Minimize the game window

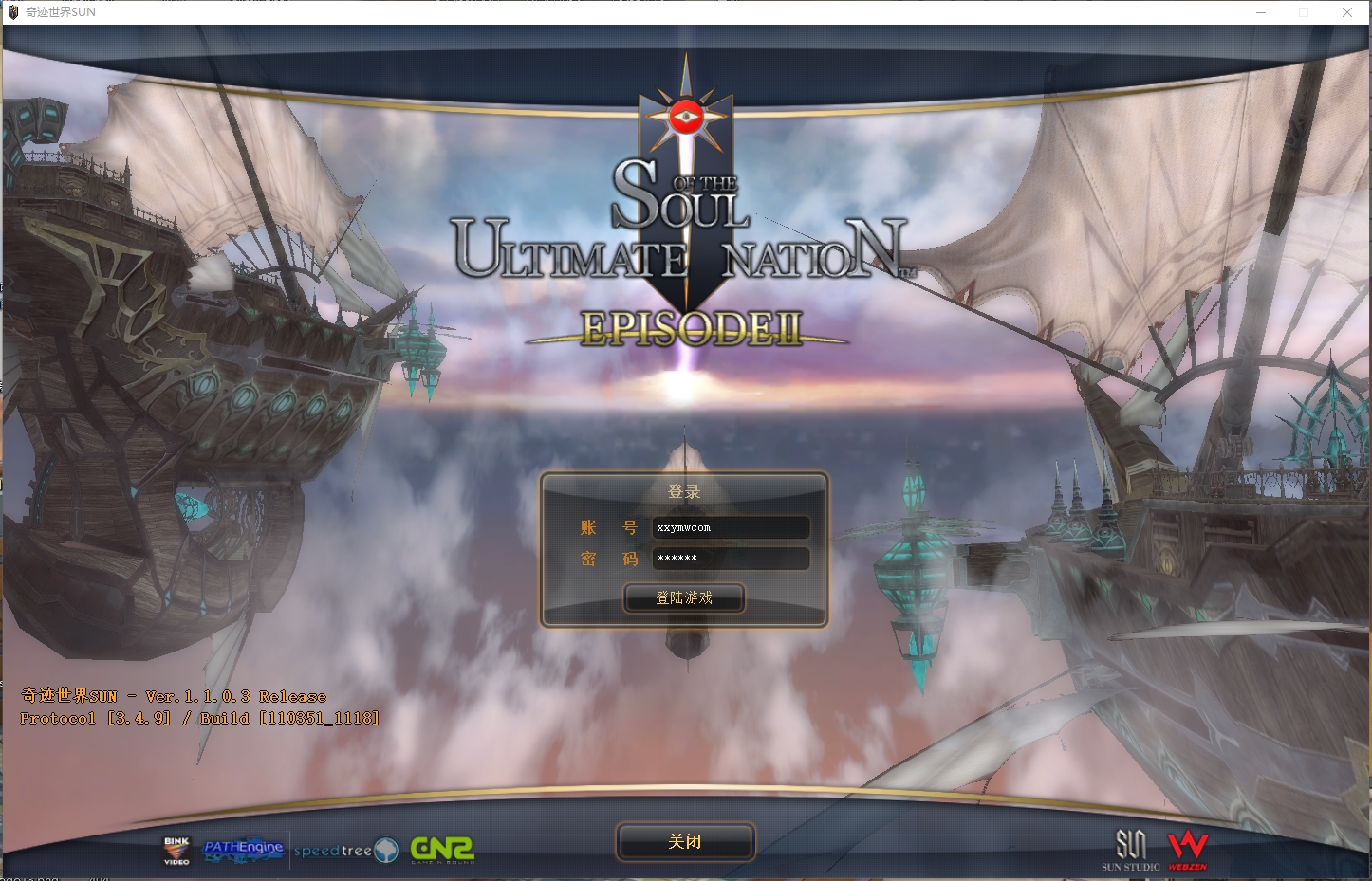pyautogui.click(x=1261, y=12)
